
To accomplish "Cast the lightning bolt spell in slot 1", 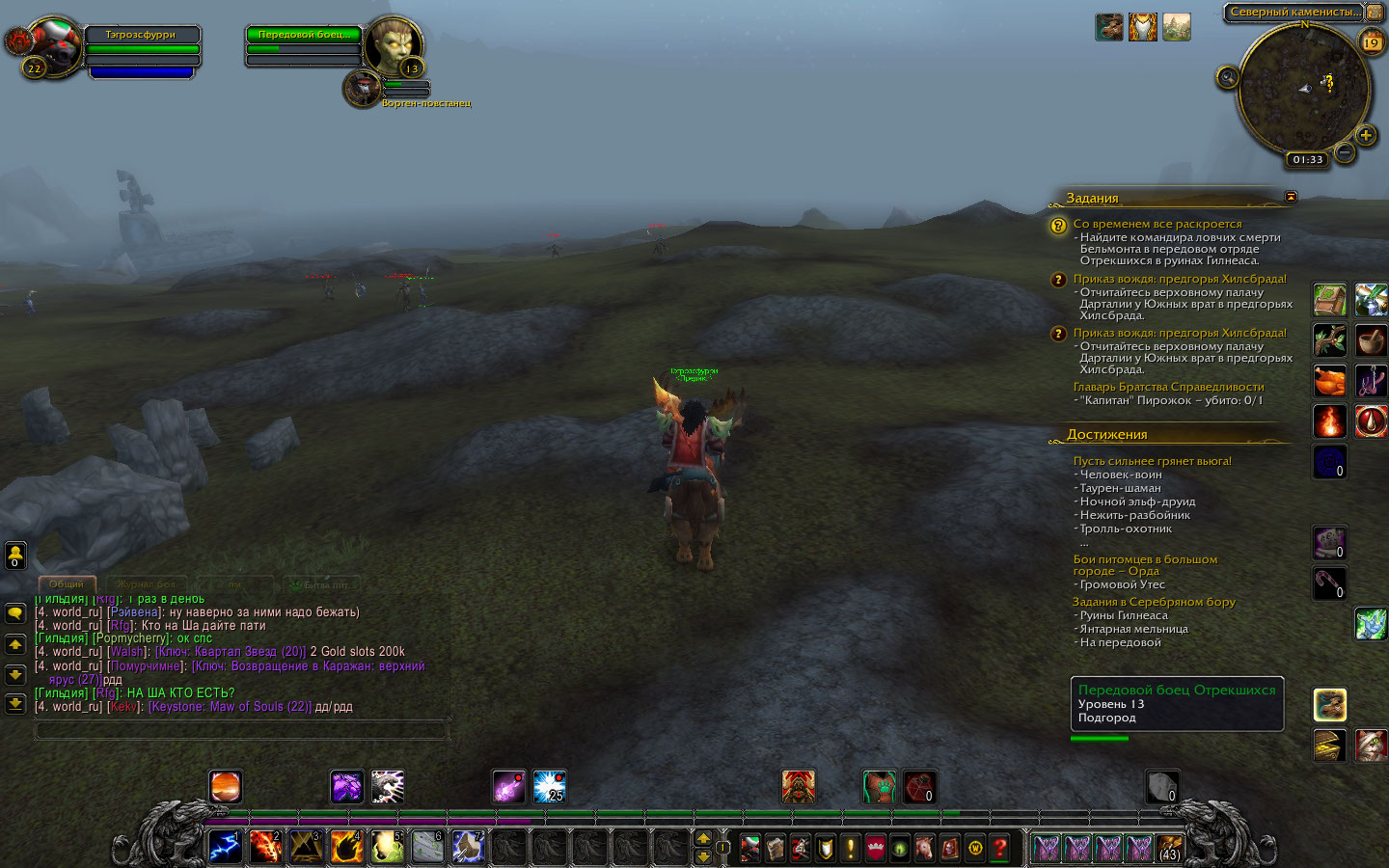I will 226,847.
